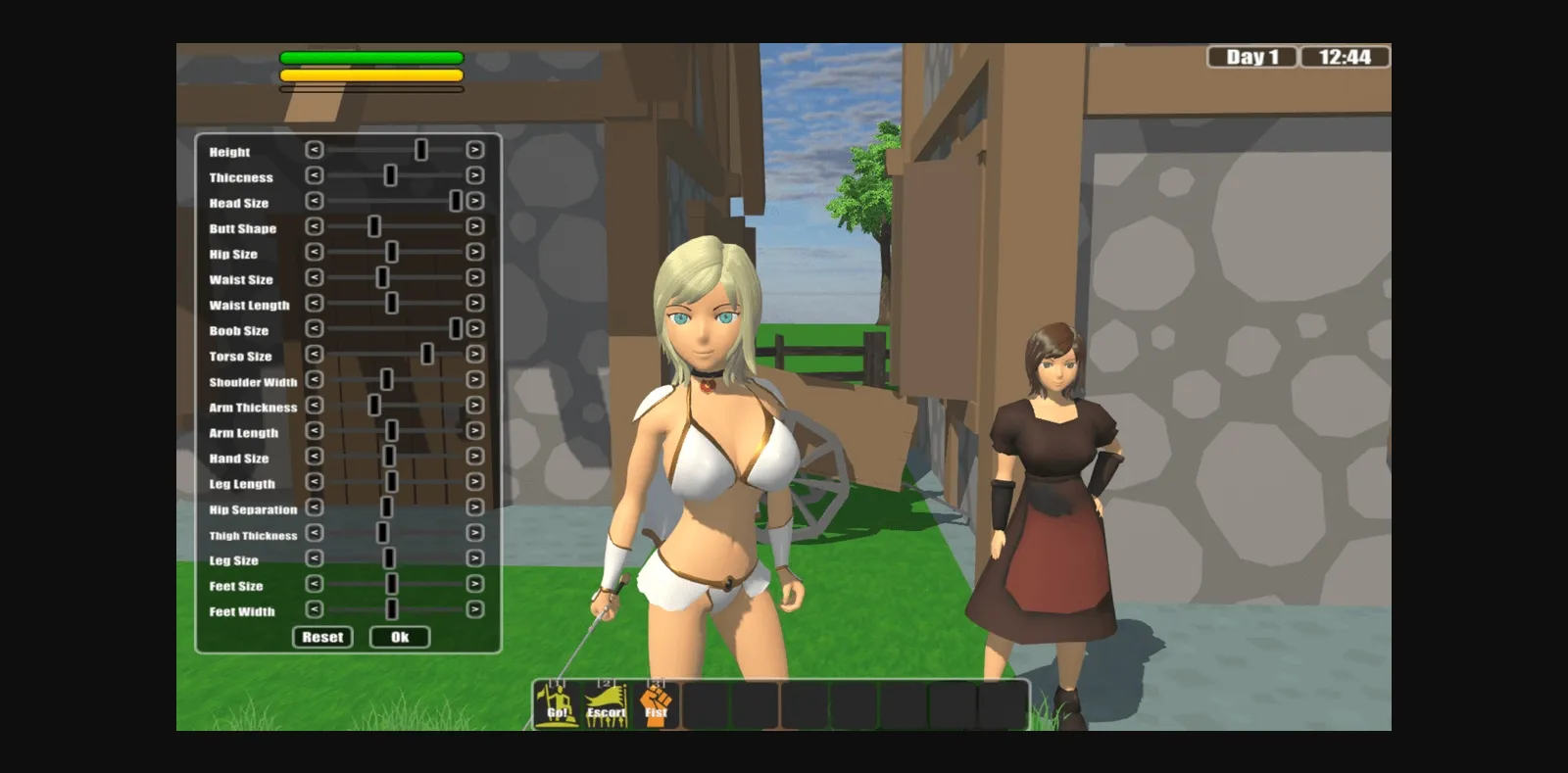Image resolution: width=1568 pixels, height=773 pixels.
Task: Click the Day 1 indicator
Action: 1250,57
